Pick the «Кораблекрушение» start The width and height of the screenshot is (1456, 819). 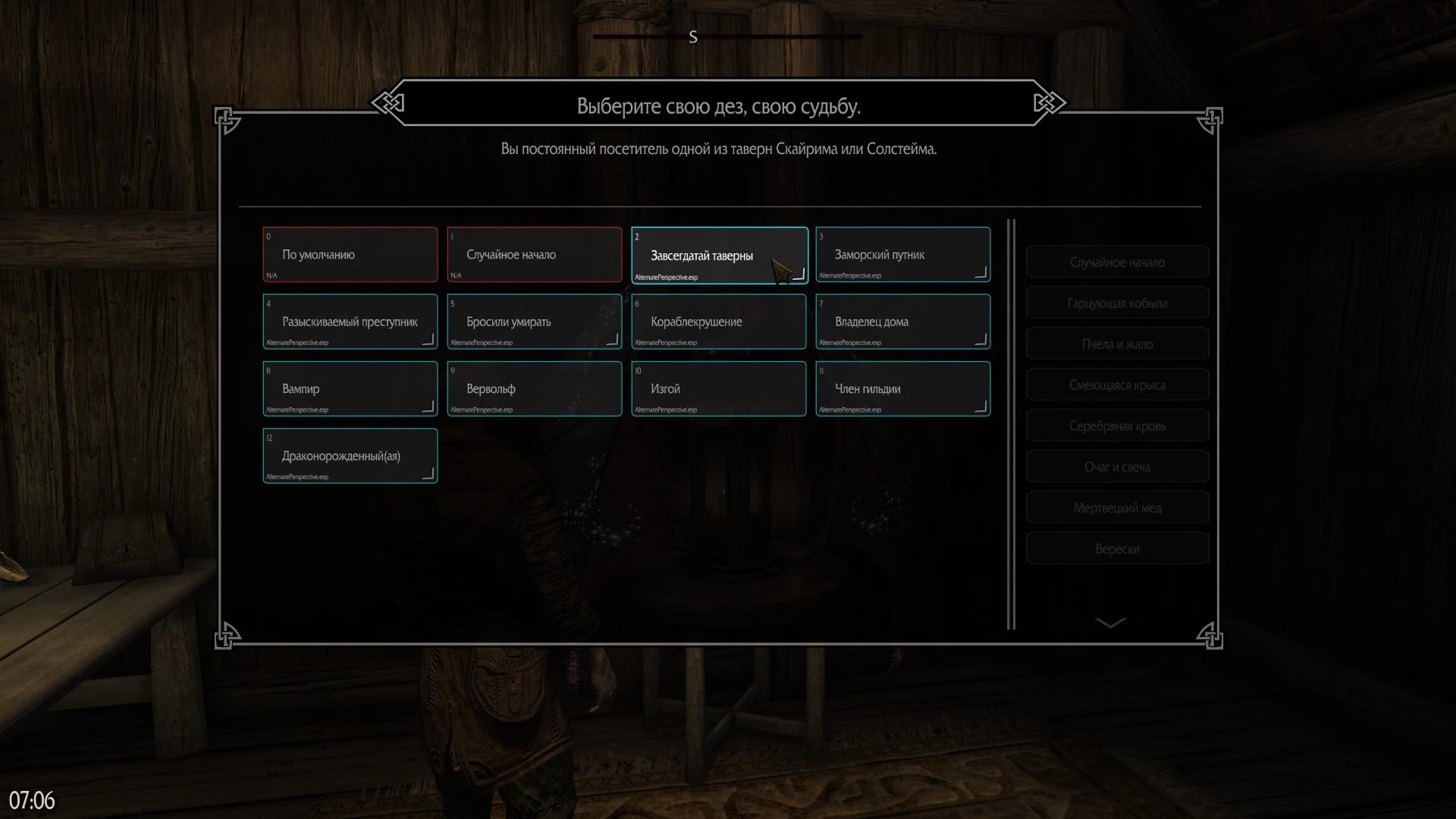(718, 322)
